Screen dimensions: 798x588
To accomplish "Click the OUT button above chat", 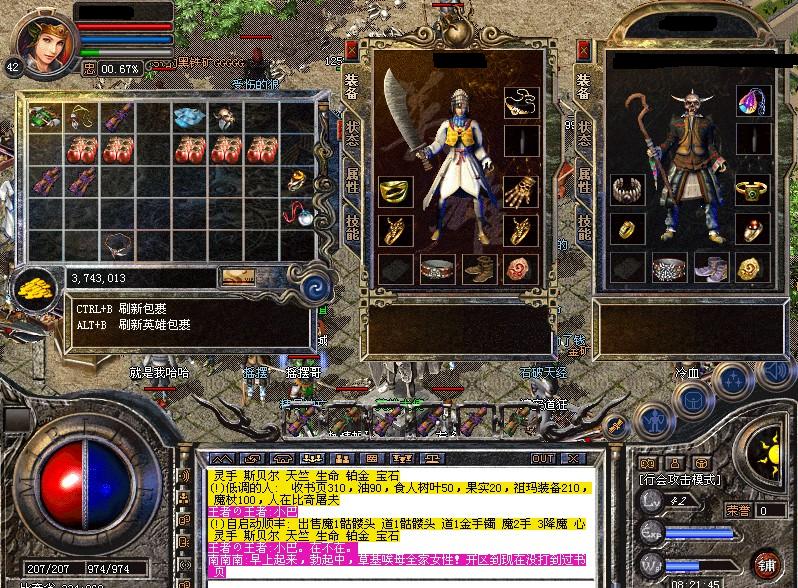I will [543, 459].
